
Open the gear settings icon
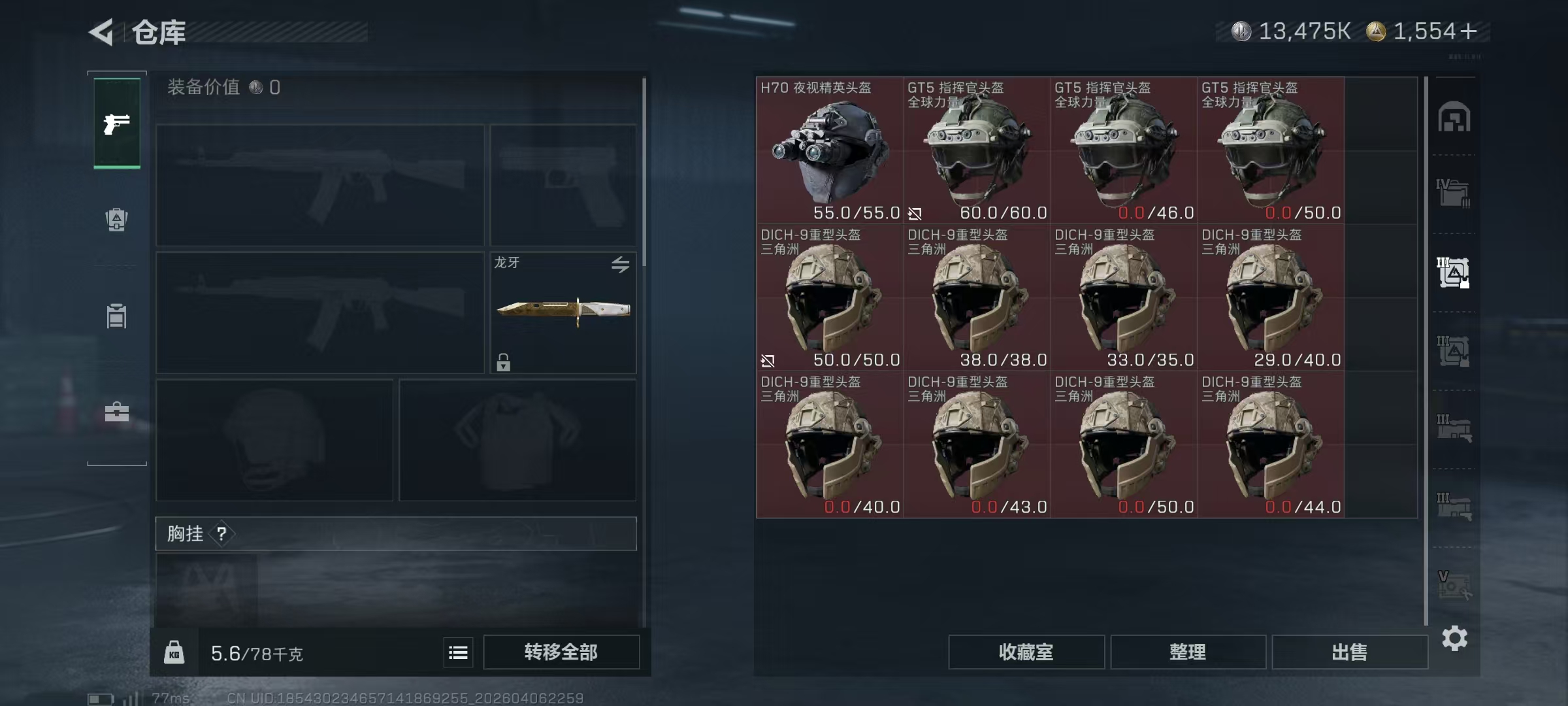(x=1454, y=638)
